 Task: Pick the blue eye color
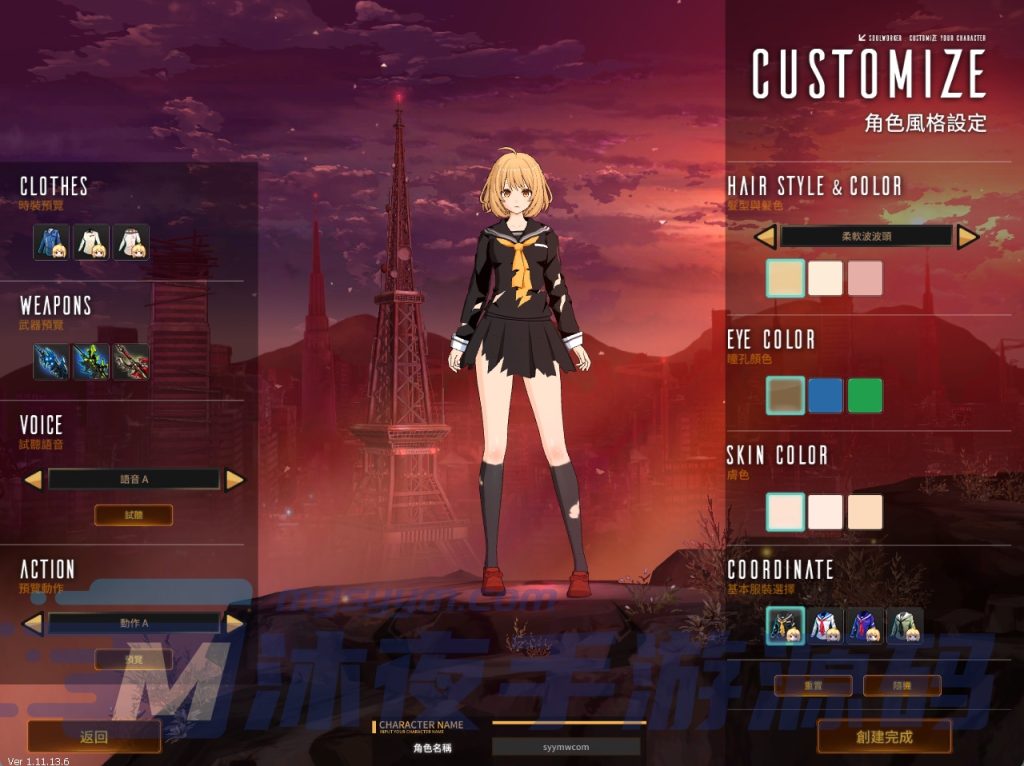825,395
